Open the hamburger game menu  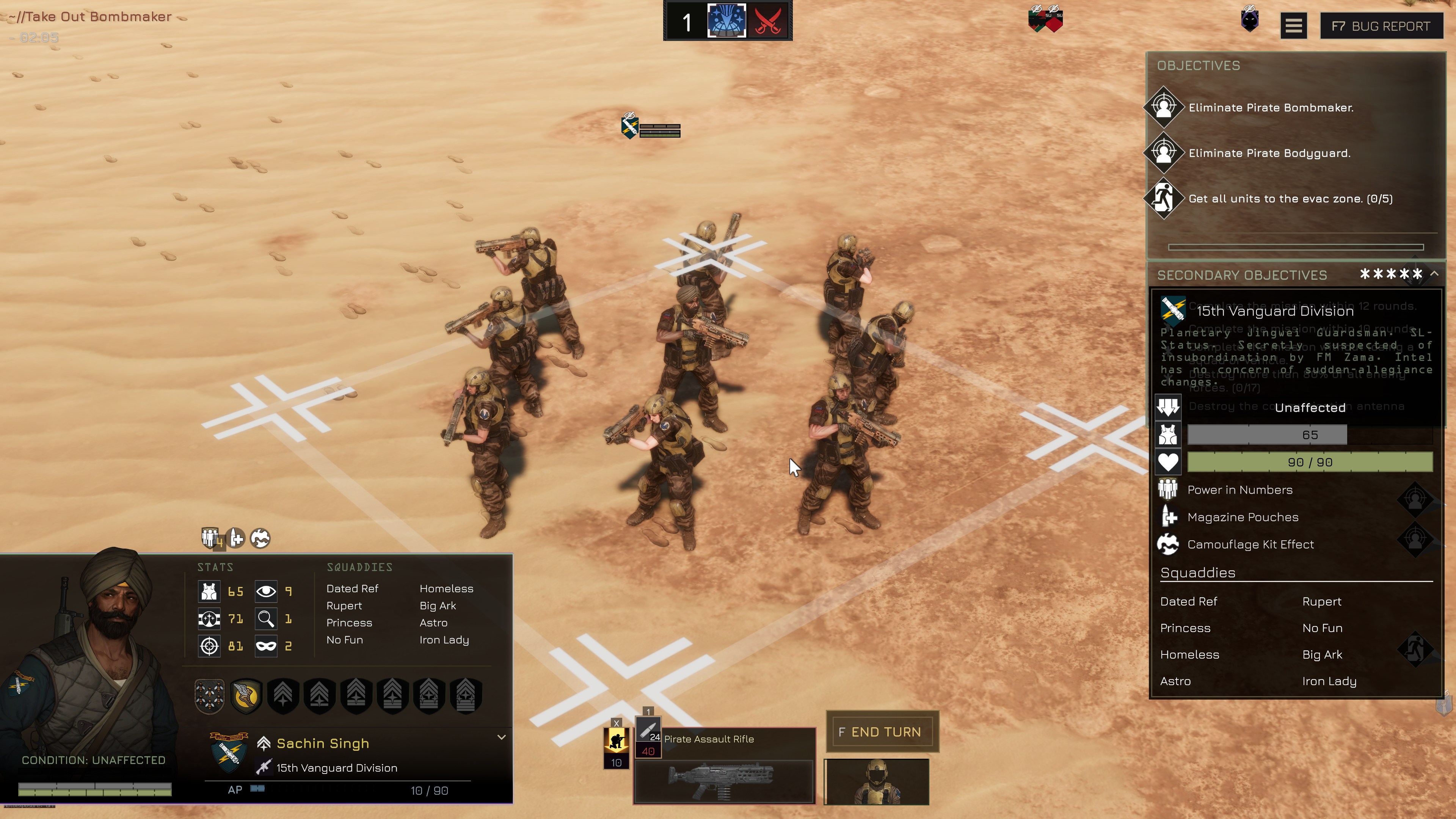coord(1293,26)
